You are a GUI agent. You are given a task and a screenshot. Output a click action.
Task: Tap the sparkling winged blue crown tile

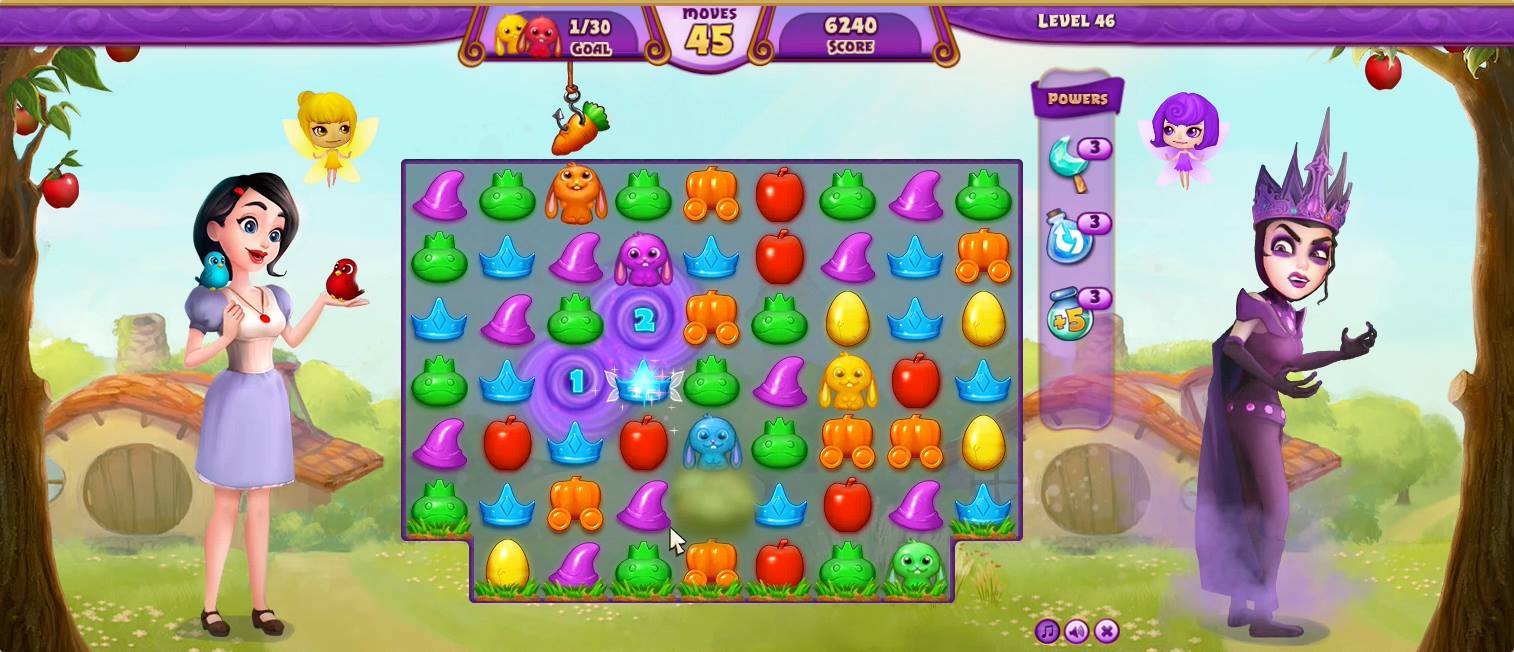643,383
